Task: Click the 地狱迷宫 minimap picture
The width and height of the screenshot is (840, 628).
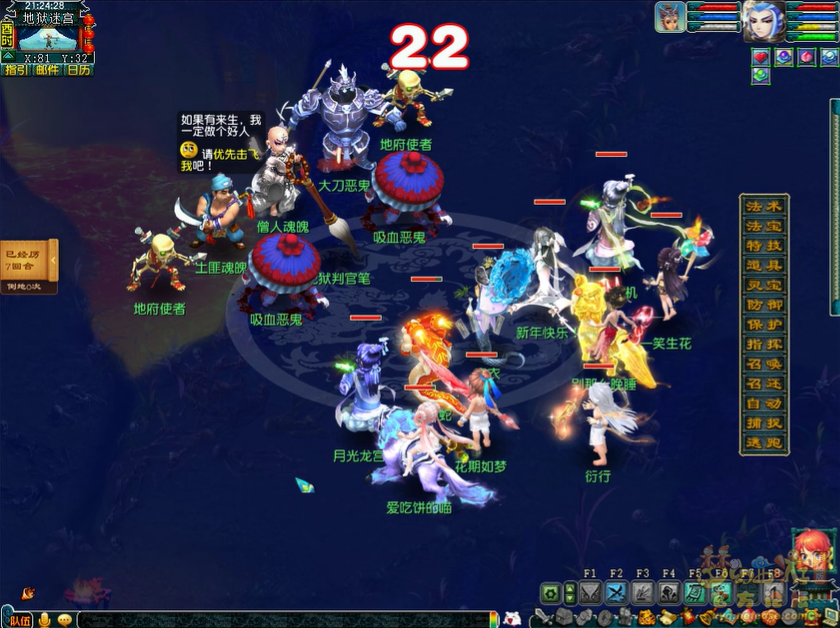Action: pos(48,38)
